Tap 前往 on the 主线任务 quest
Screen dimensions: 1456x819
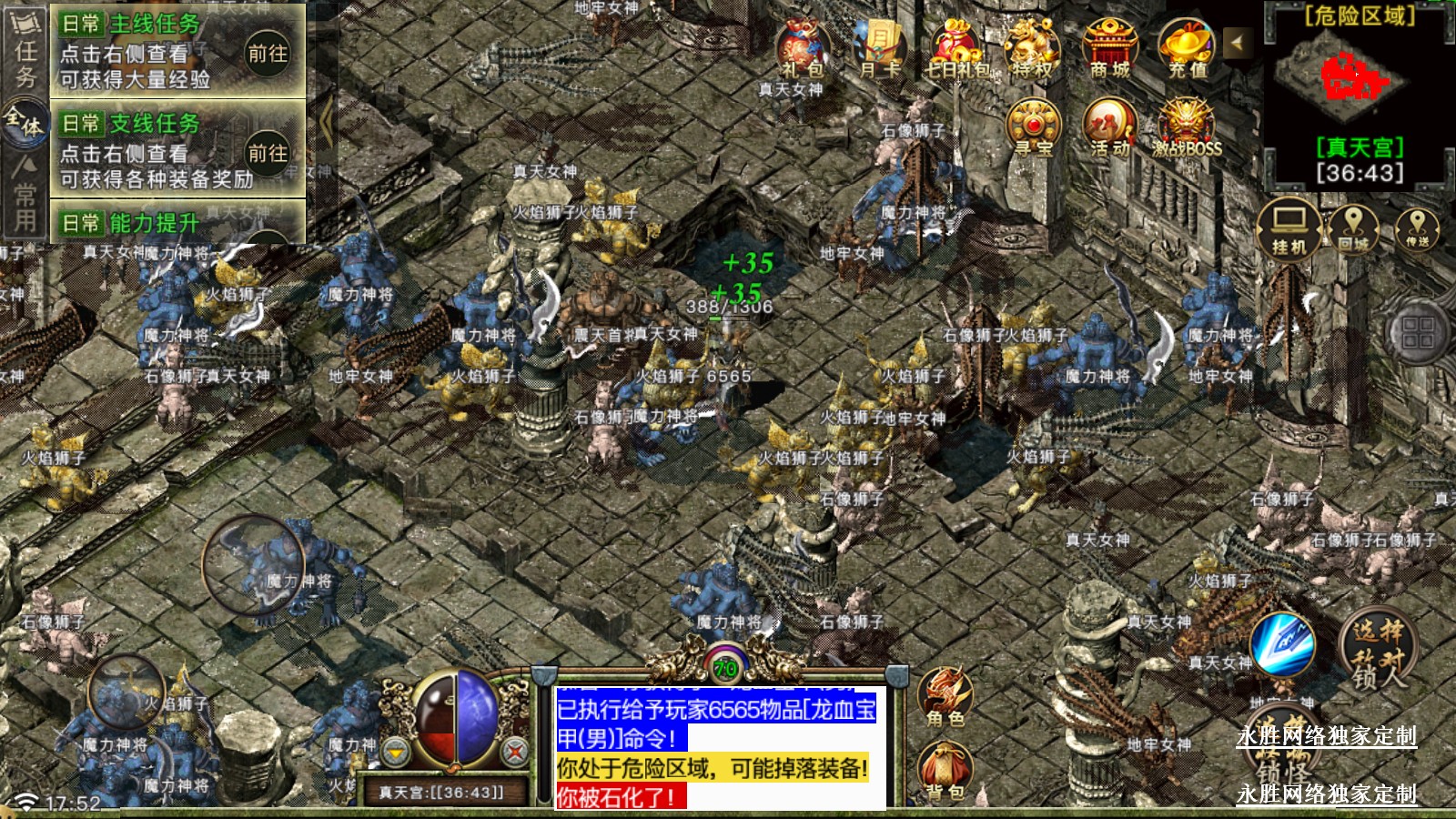268,54
